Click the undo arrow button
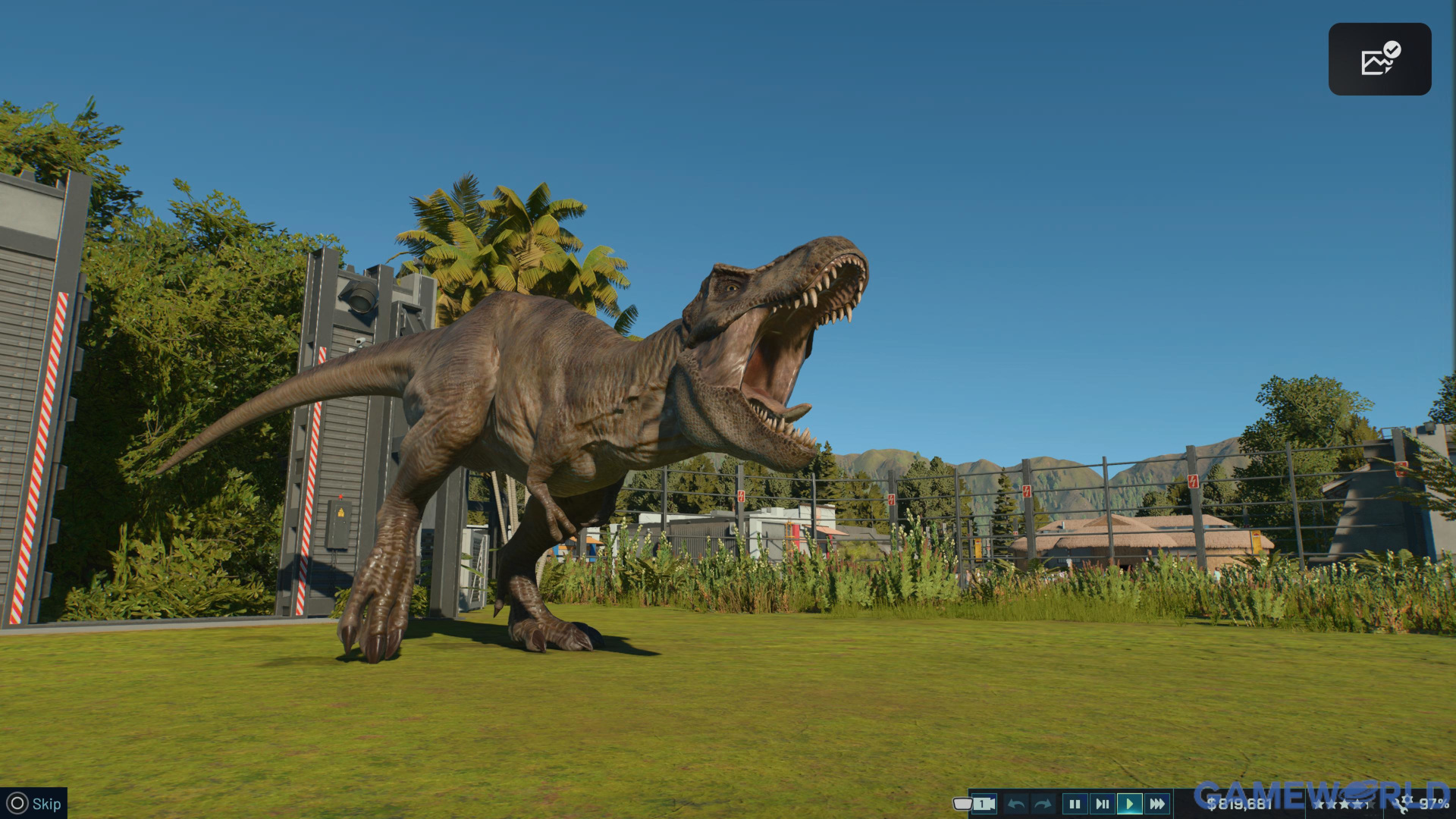 [x=1017, y=804]
